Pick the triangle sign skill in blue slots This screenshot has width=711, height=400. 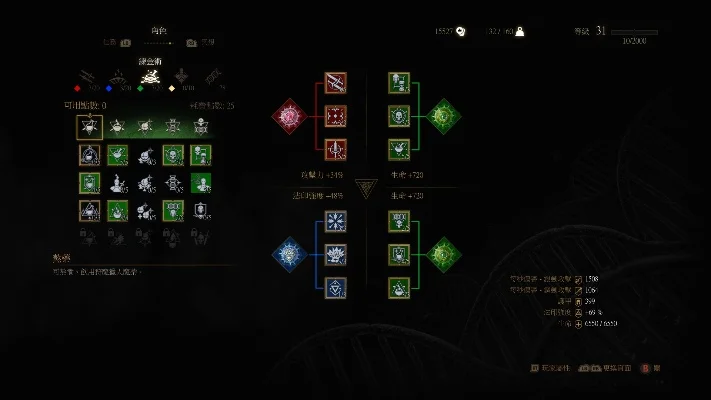(x=336, y=288)
